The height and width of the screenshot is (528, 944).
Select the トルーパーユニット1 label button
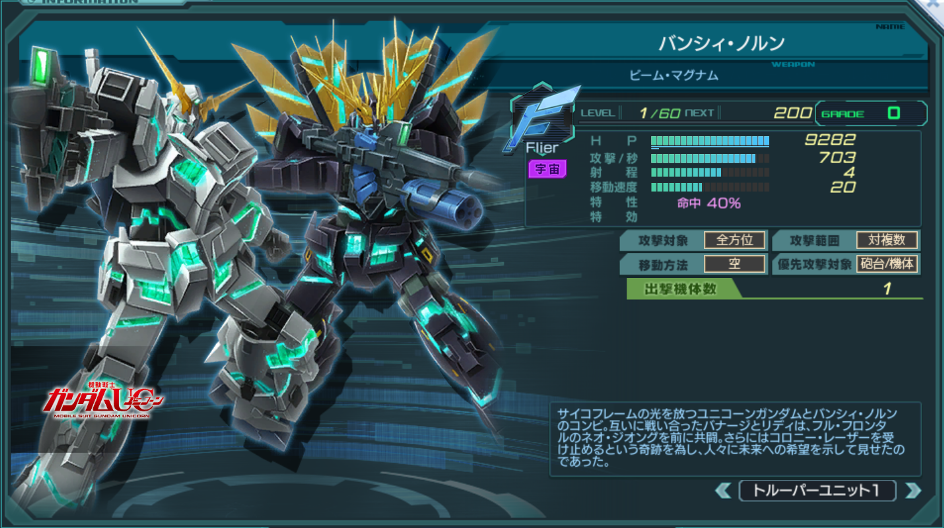817,491
